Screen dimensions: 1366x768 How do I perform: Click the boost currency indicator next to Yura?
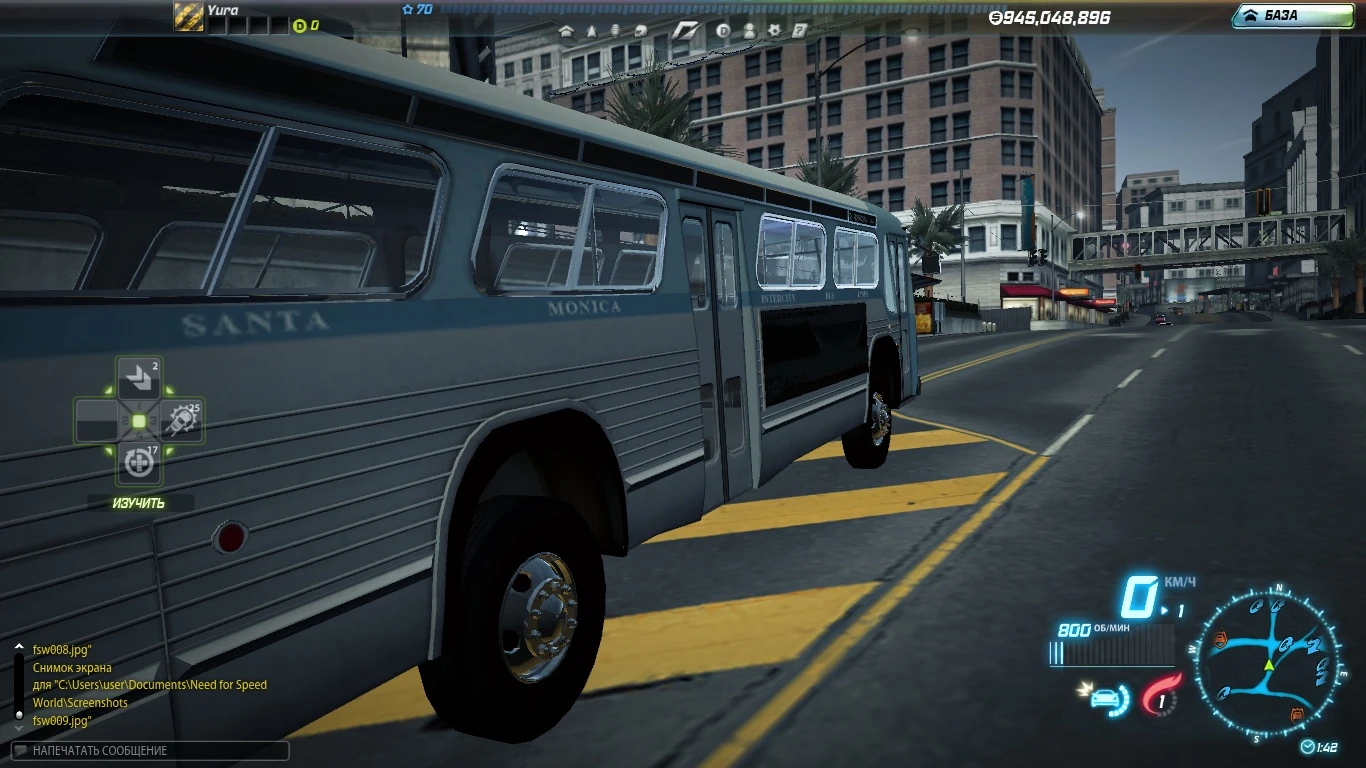302,26
